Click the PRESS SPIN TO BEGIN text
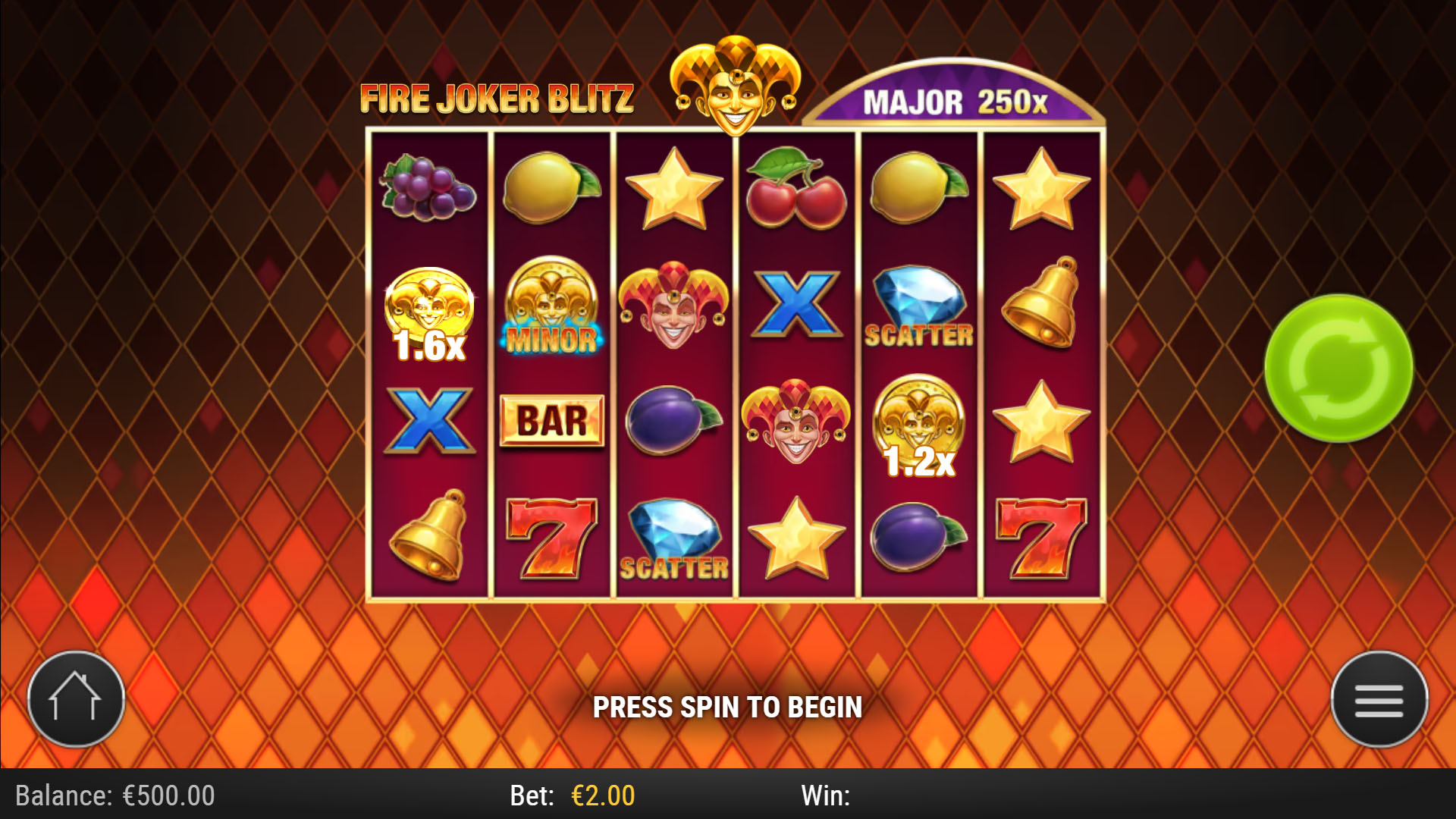 [x=729, y=706]
